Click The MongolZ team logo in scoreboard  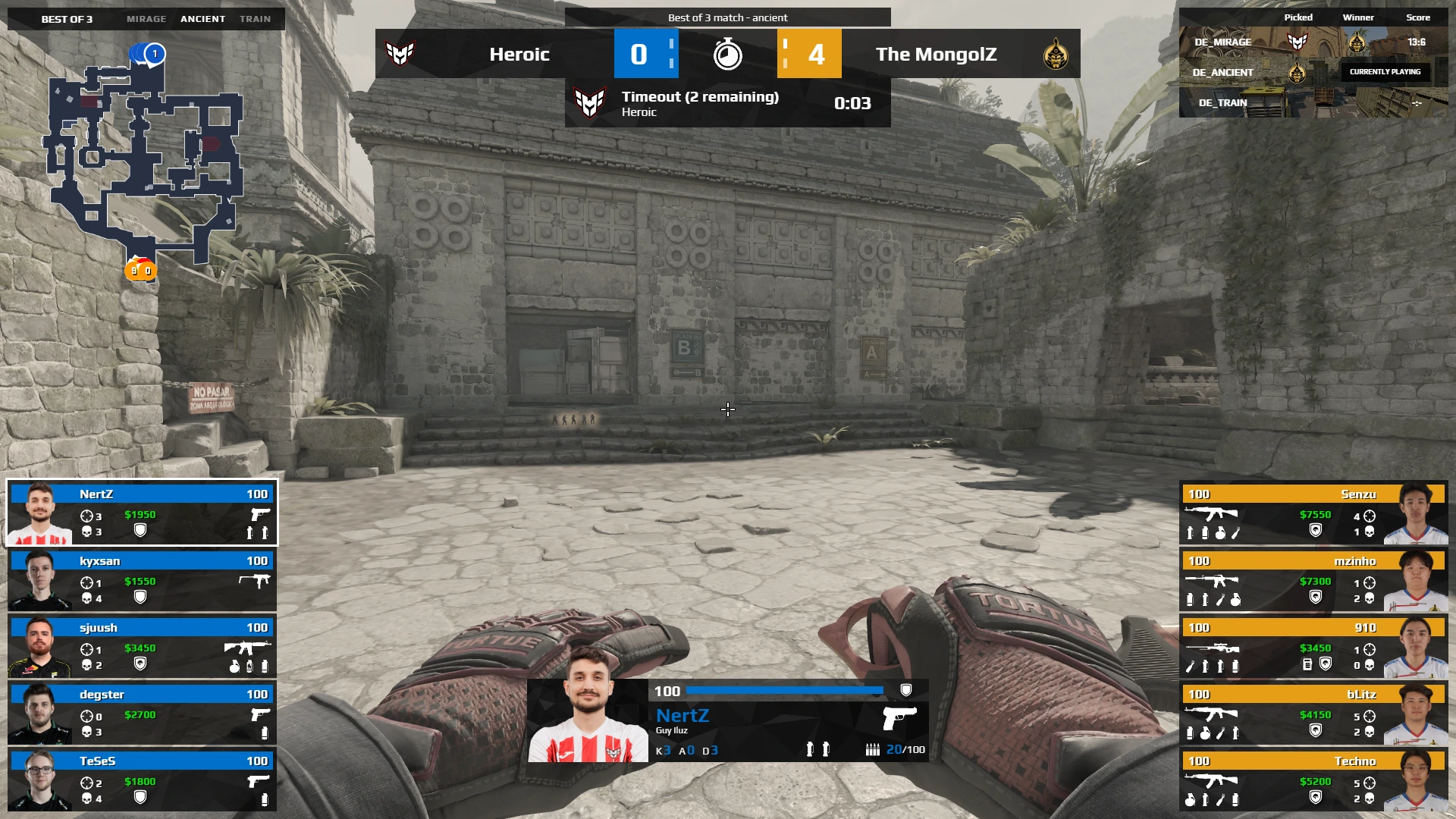coord(1055,54)
